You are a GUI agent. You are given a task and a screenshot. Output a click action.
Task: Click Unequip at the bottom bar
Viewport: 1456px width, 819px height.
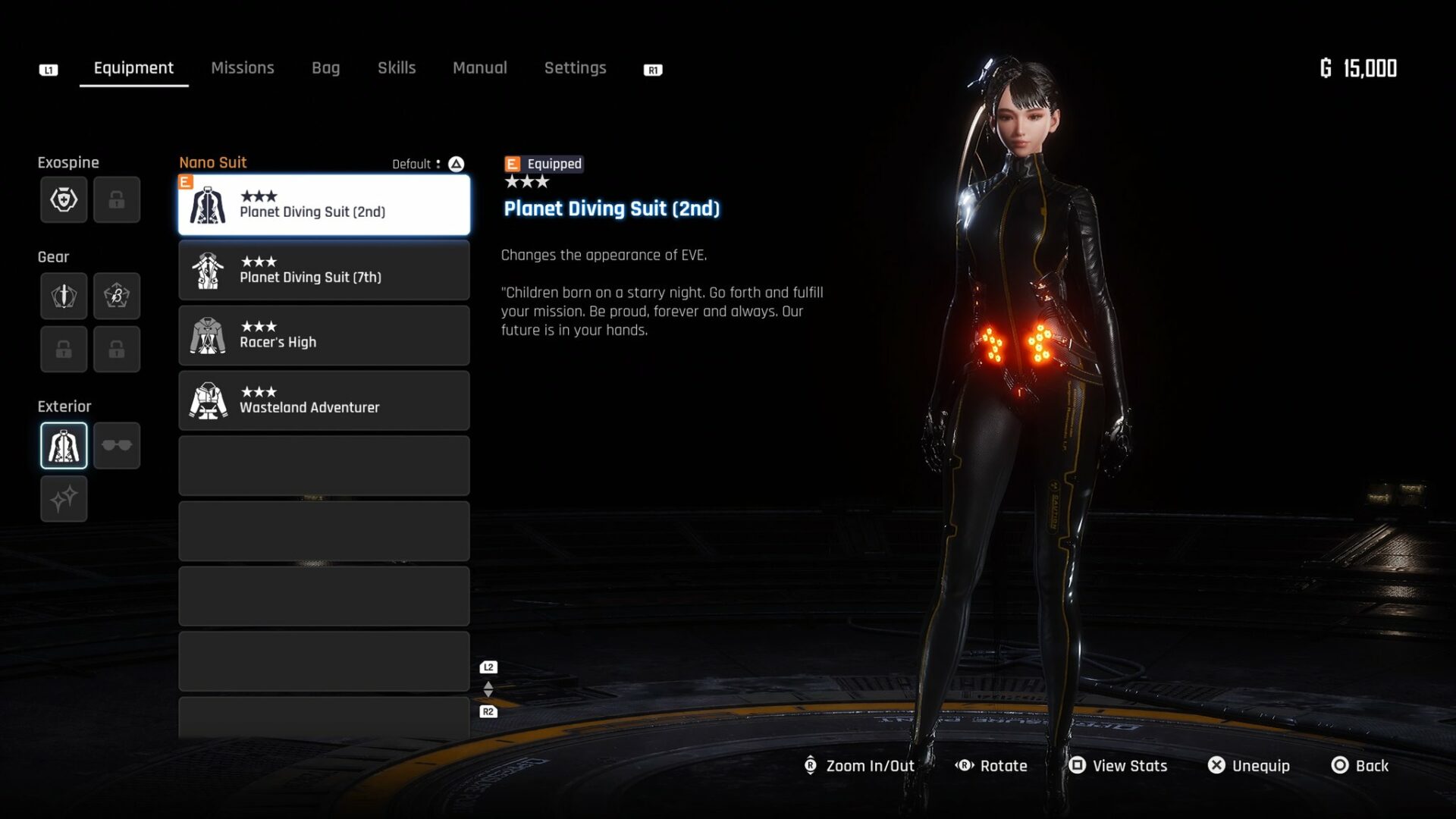(1248, 766)
